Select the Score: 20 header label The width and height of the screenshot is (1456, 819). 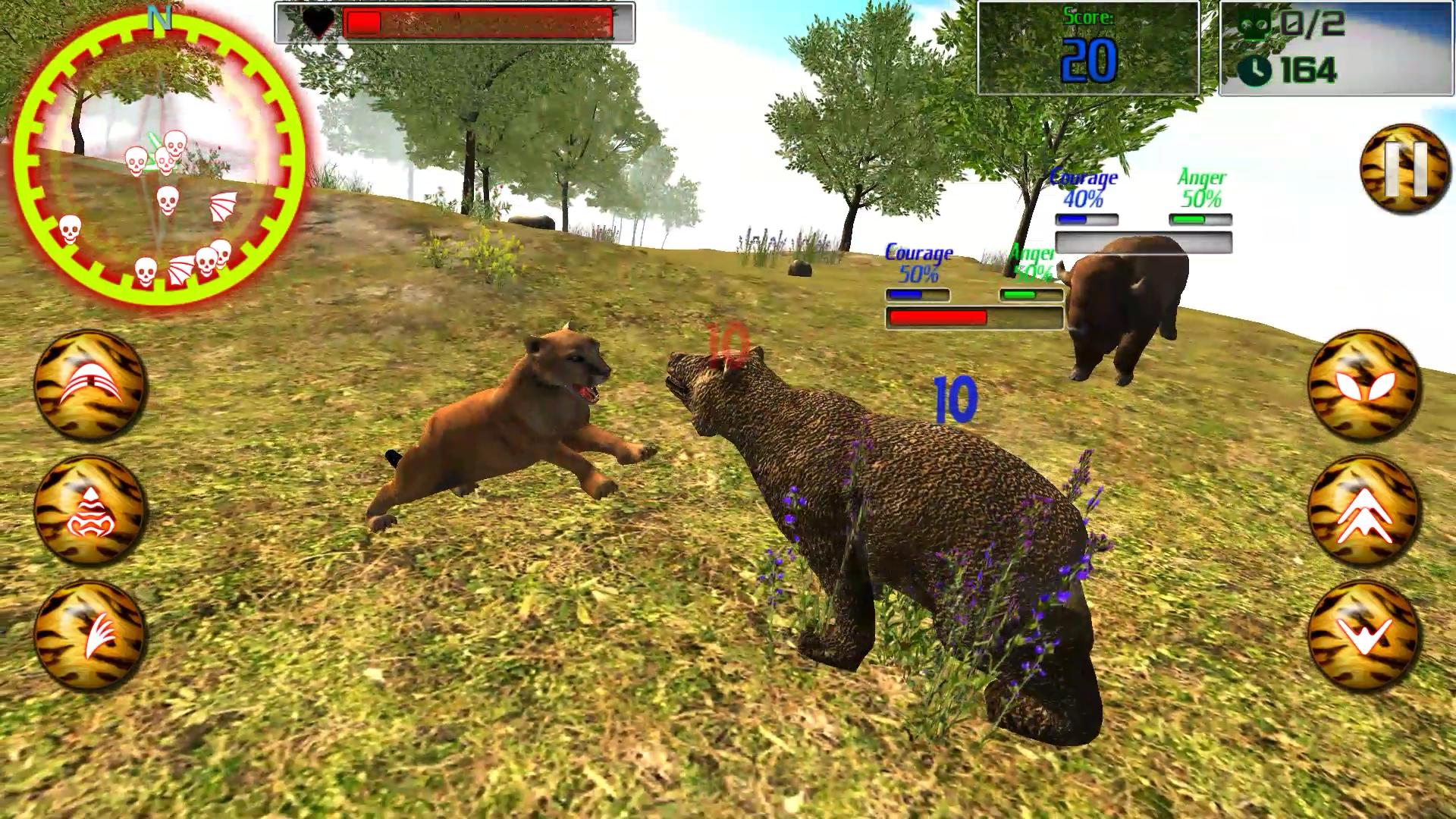coord(1090,17)
